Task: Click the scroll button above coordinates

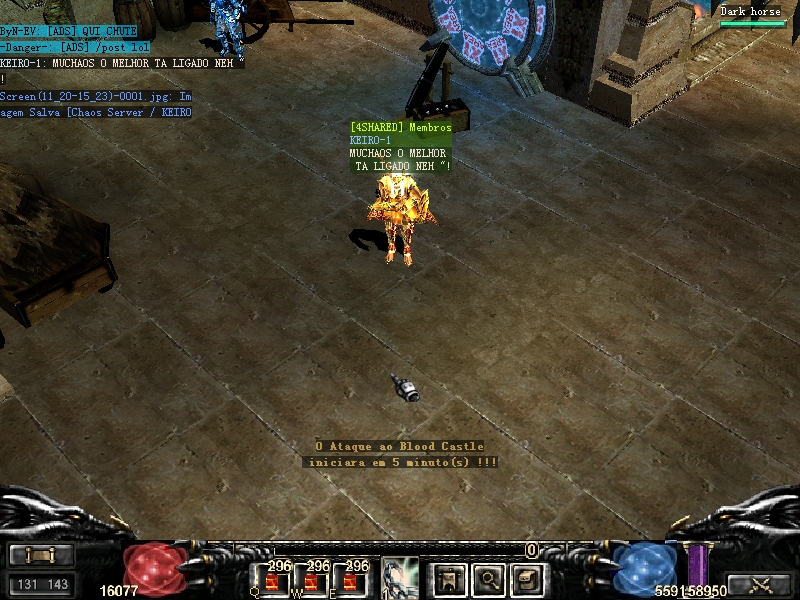Action: tap(41, 555)
